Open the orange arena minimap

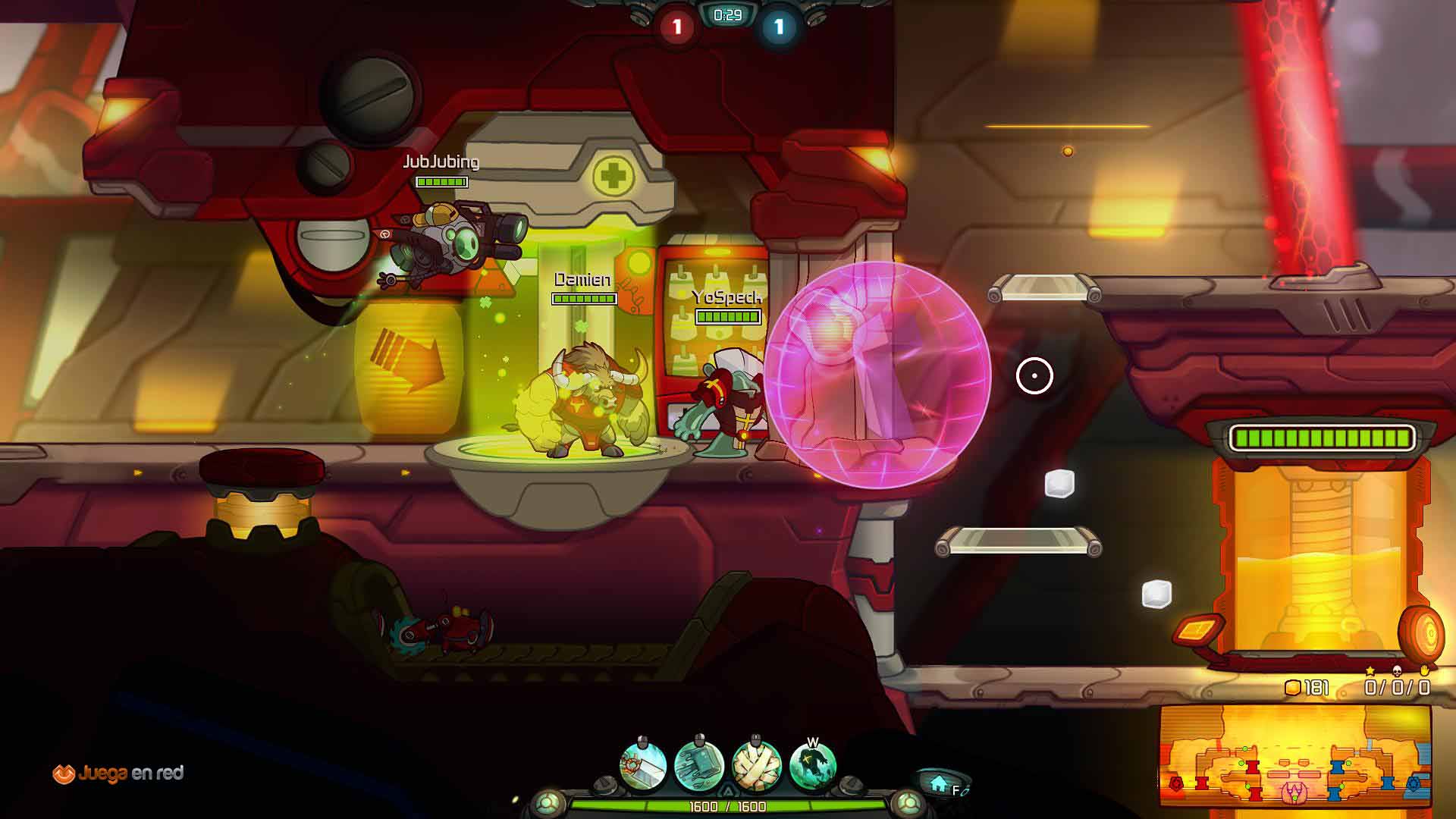[x=1294, y=757]
